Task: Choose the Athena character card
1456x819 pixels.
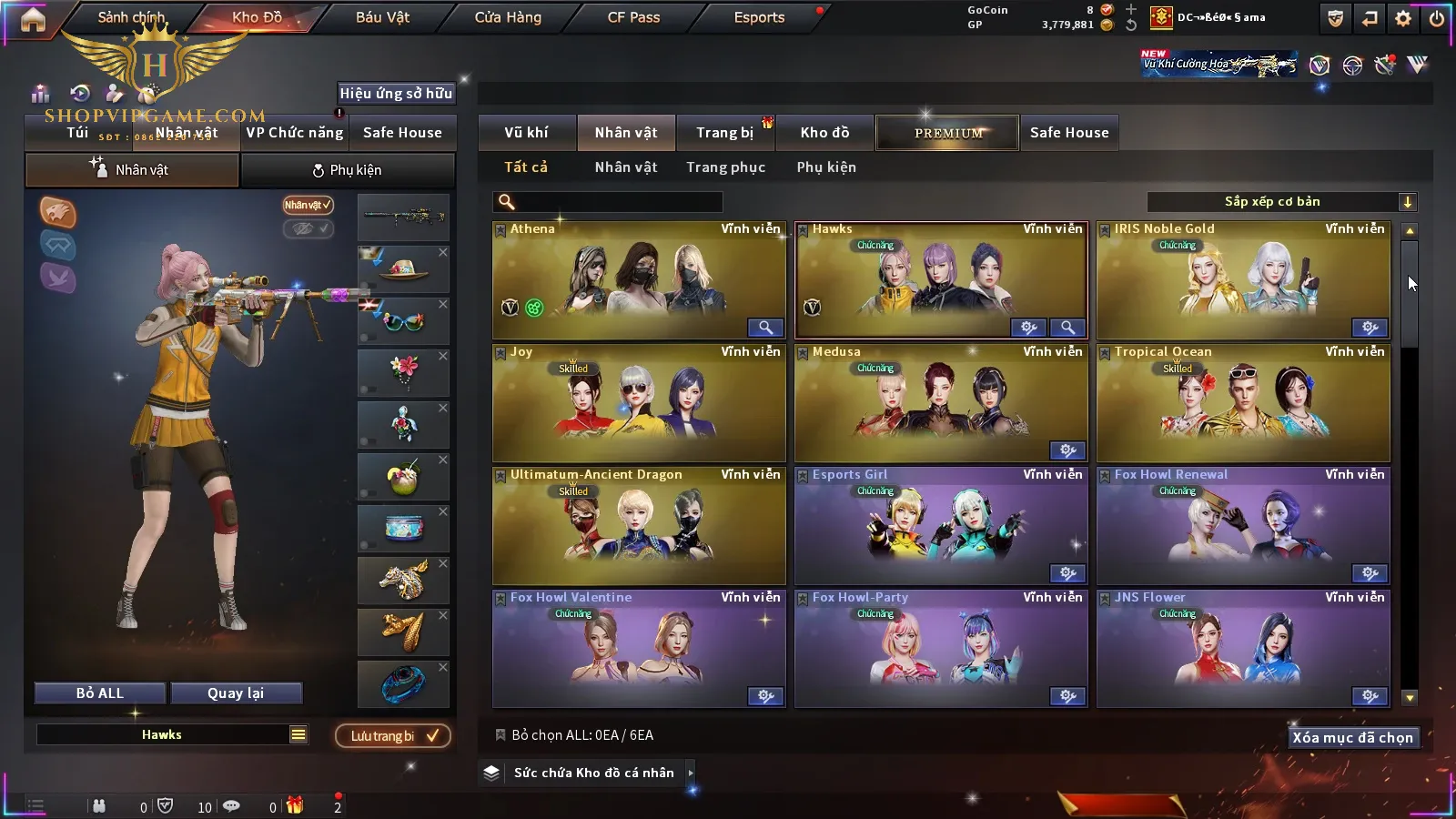Action: [x=638, y=280]
